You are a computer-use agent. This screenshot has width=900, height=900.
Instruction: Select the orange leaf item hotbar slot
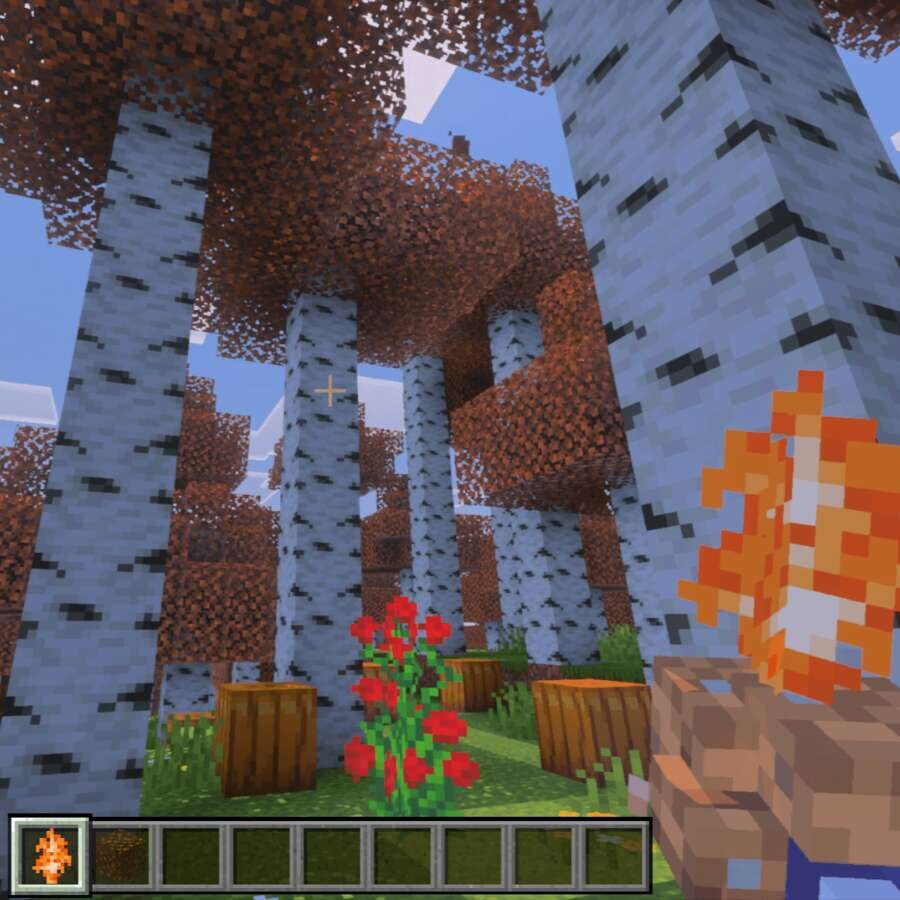[50, 855]
